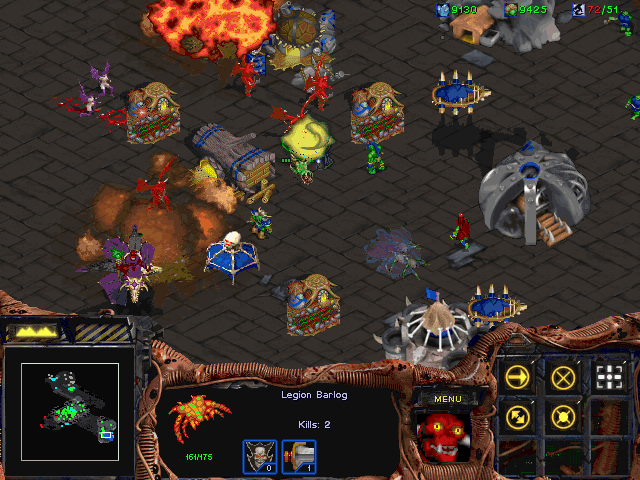
Task: Open the game MENU button
Action: pyautogui.click(x=445, y=400)
